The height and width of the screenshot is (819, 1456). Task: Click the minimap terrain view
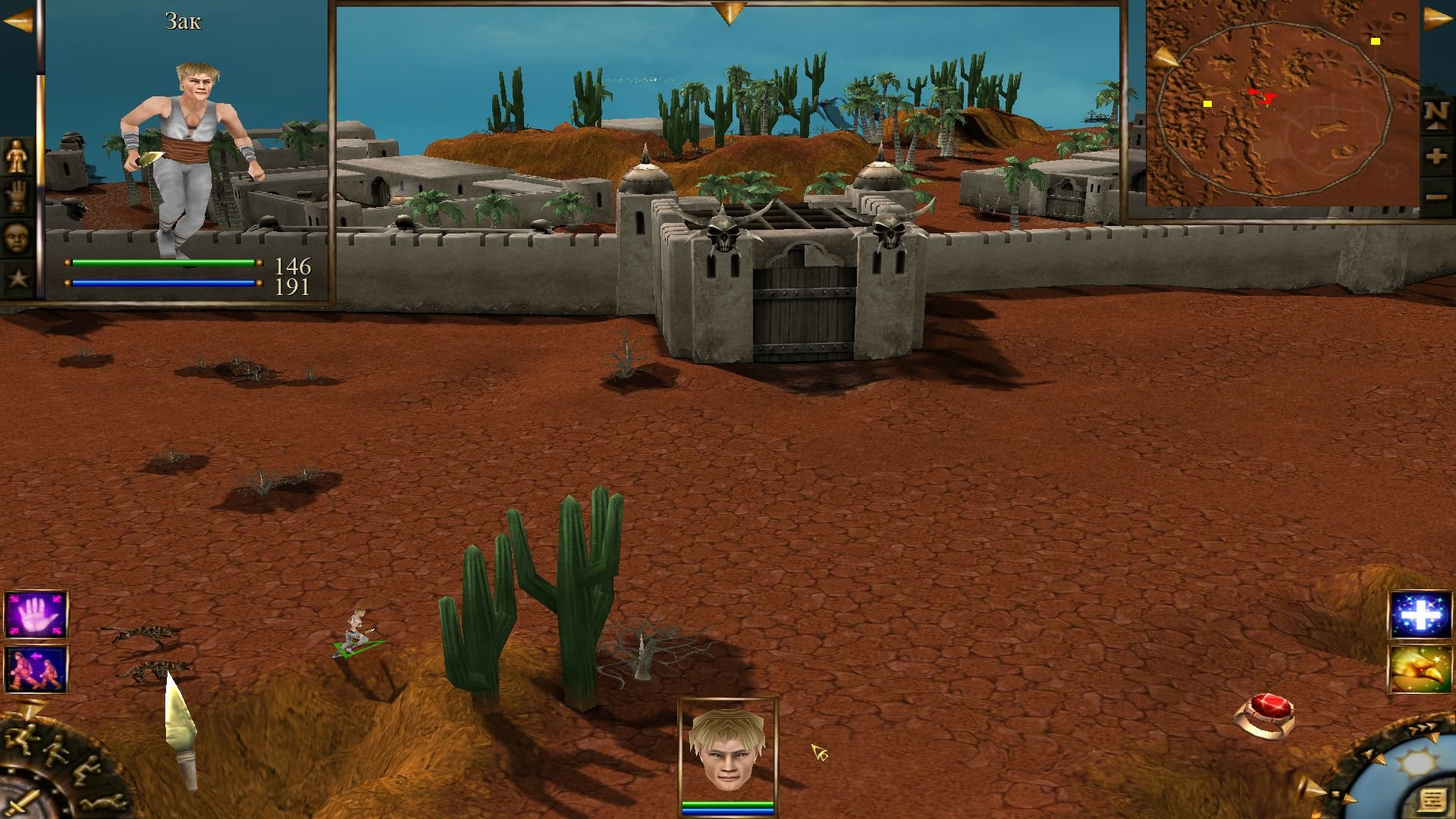[x=1282, y=106]
